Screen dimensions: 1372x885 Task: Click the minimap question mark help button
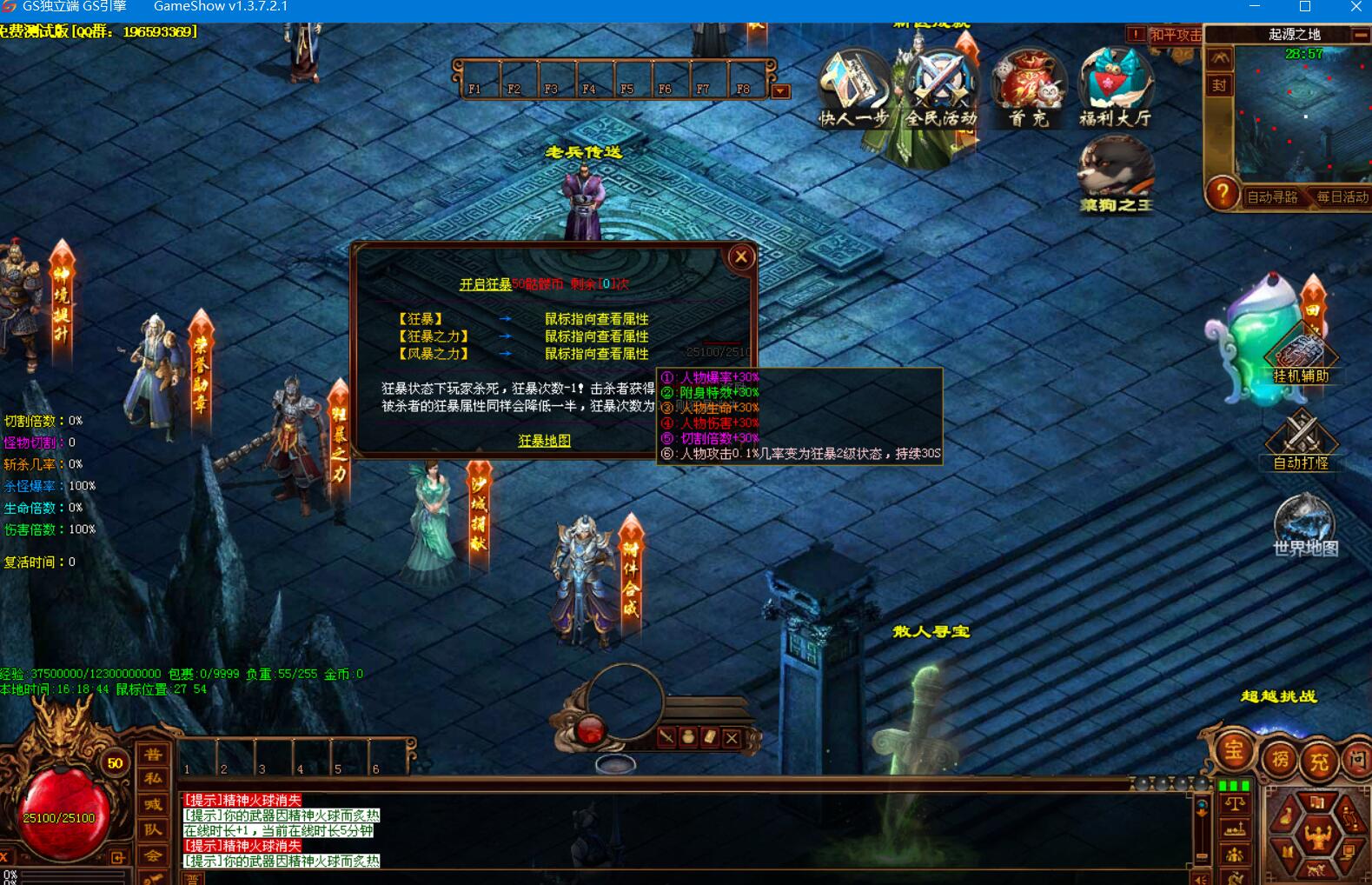(1223, 193)
